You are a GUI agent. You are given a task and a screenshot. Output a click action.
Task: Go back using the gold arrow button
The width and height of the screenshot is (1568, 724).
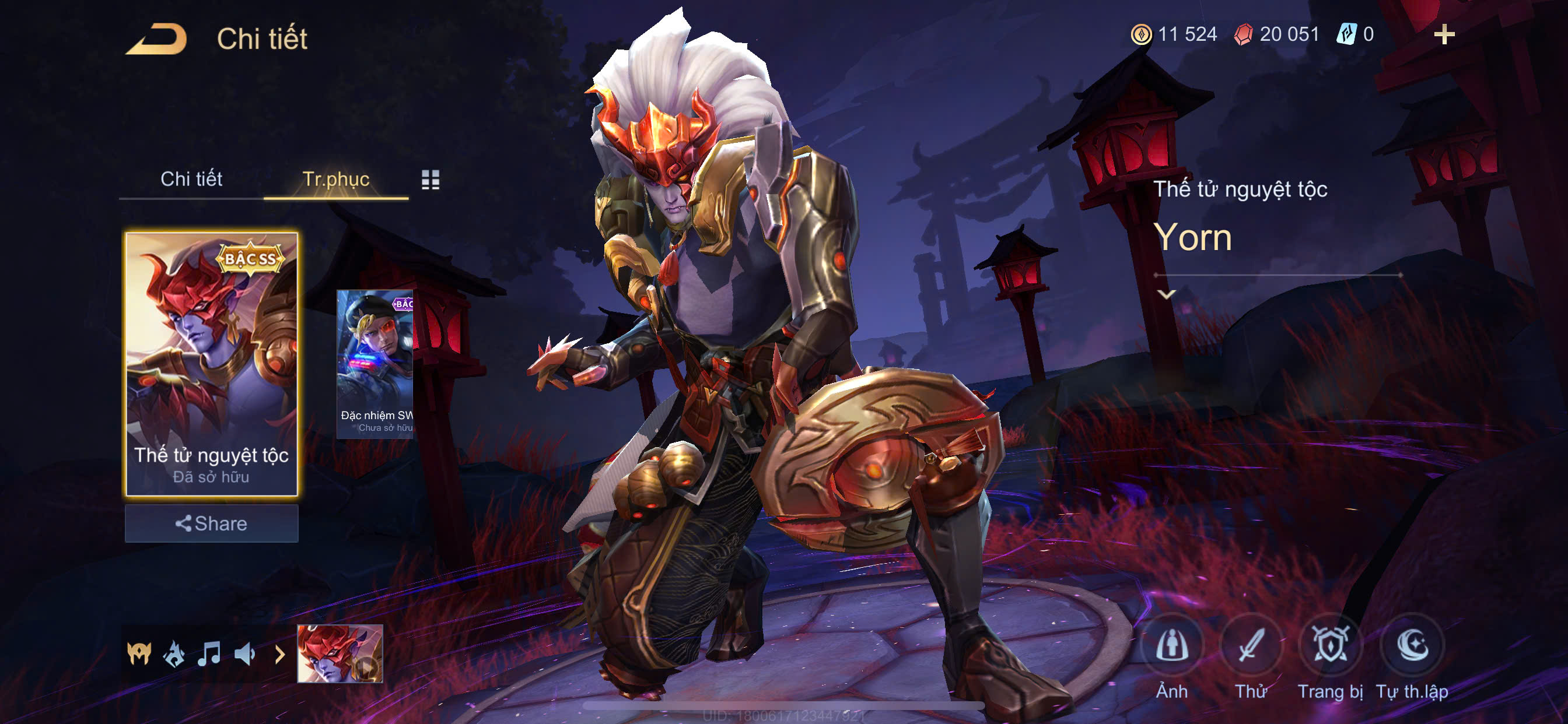157,39
